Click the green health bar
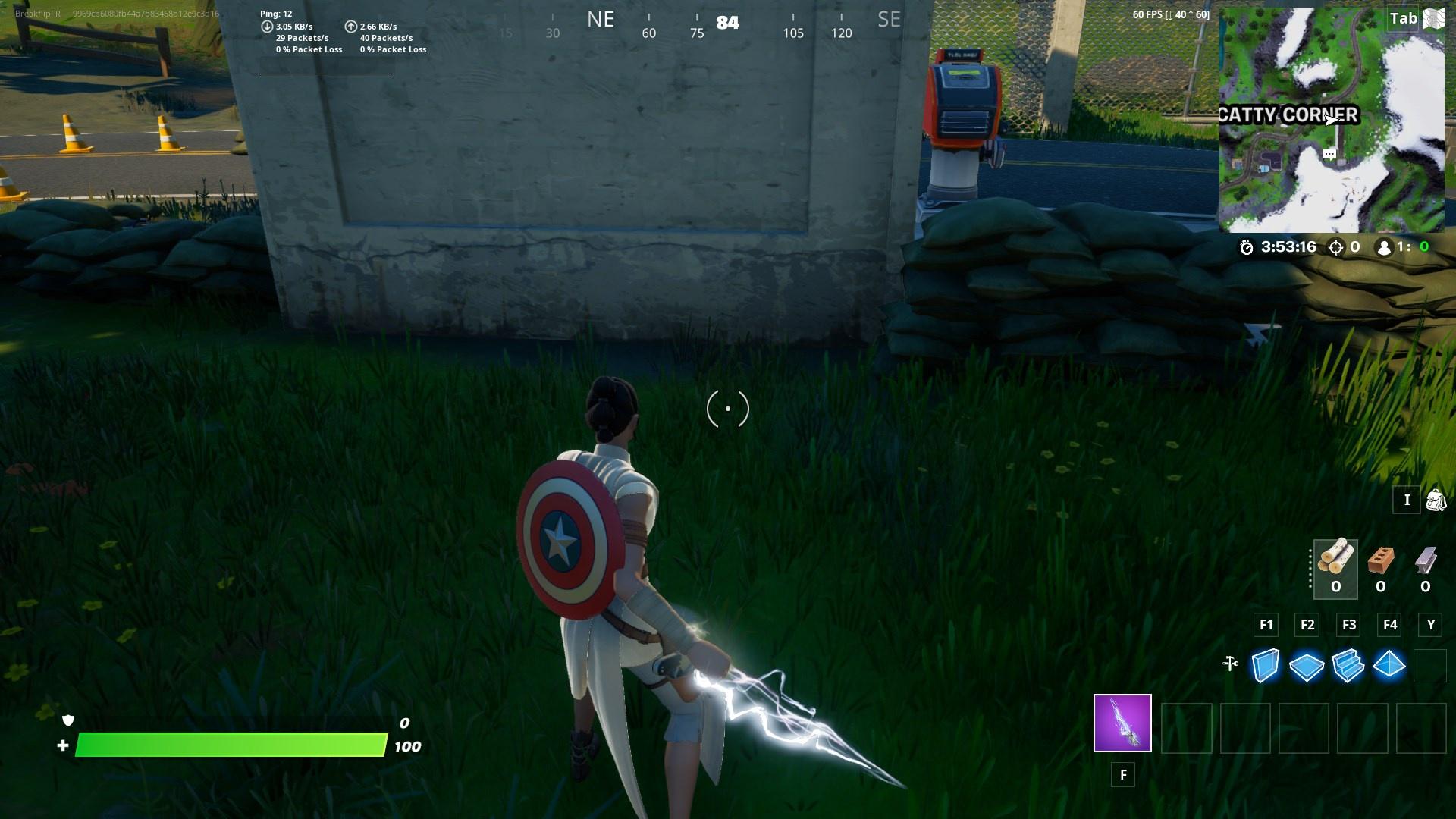The height and width of the screenshot is (819, 1456). tap(227, 745)
